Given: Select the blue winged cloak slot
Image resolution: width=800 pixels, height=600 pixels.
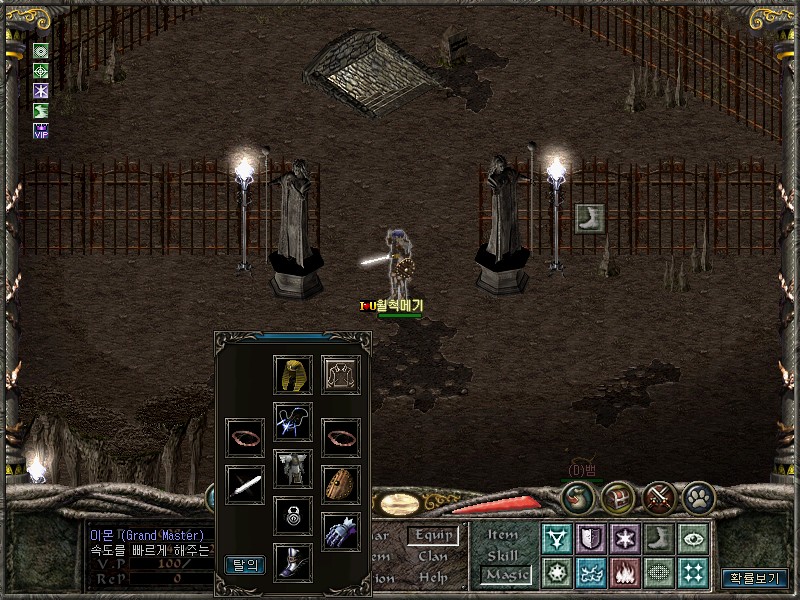Looking at the screenshot, I should [x=293, y=421].
